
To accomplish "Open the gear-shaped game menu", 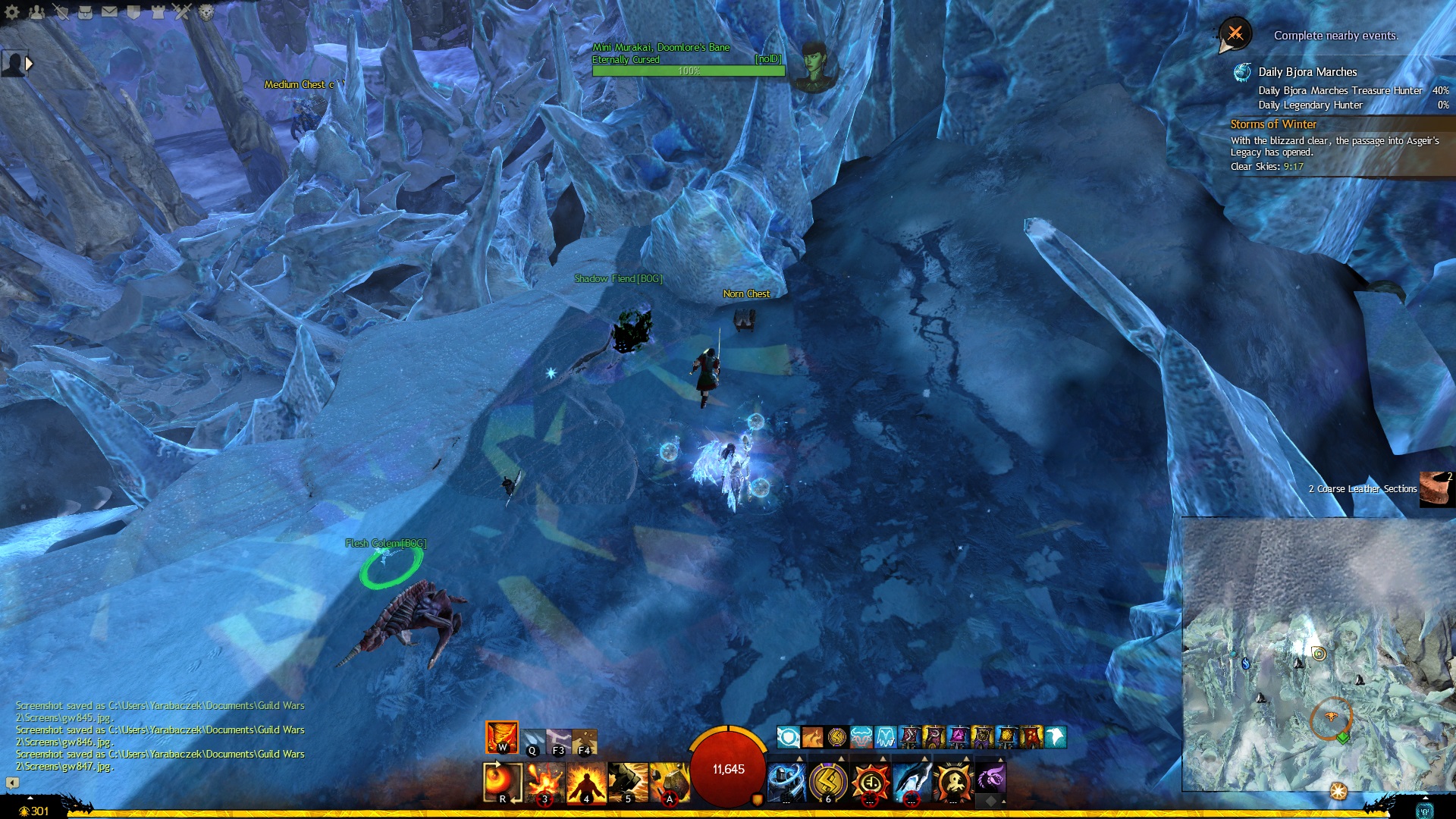I will [12, 11].
